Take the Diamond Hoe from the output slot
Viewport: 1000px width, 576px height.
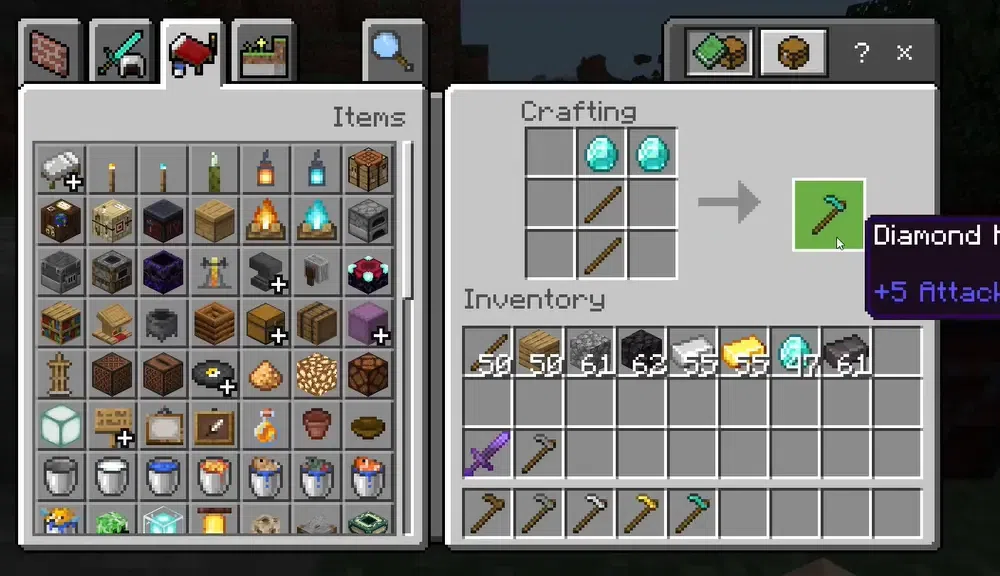point(828,215)
